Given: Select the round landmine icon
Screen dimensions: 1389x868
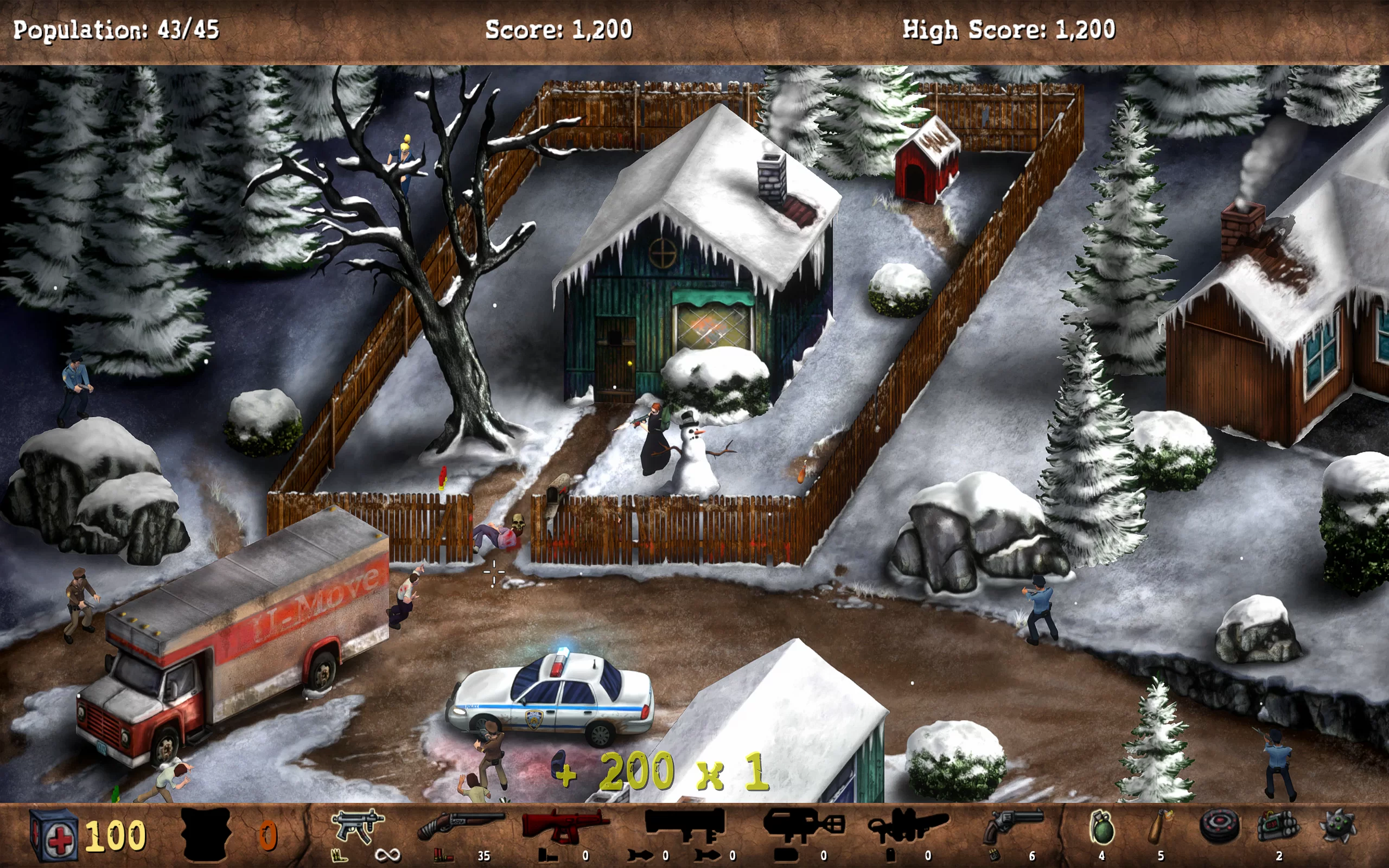Looking at the screenshot, I should (x=1219, y=827).
